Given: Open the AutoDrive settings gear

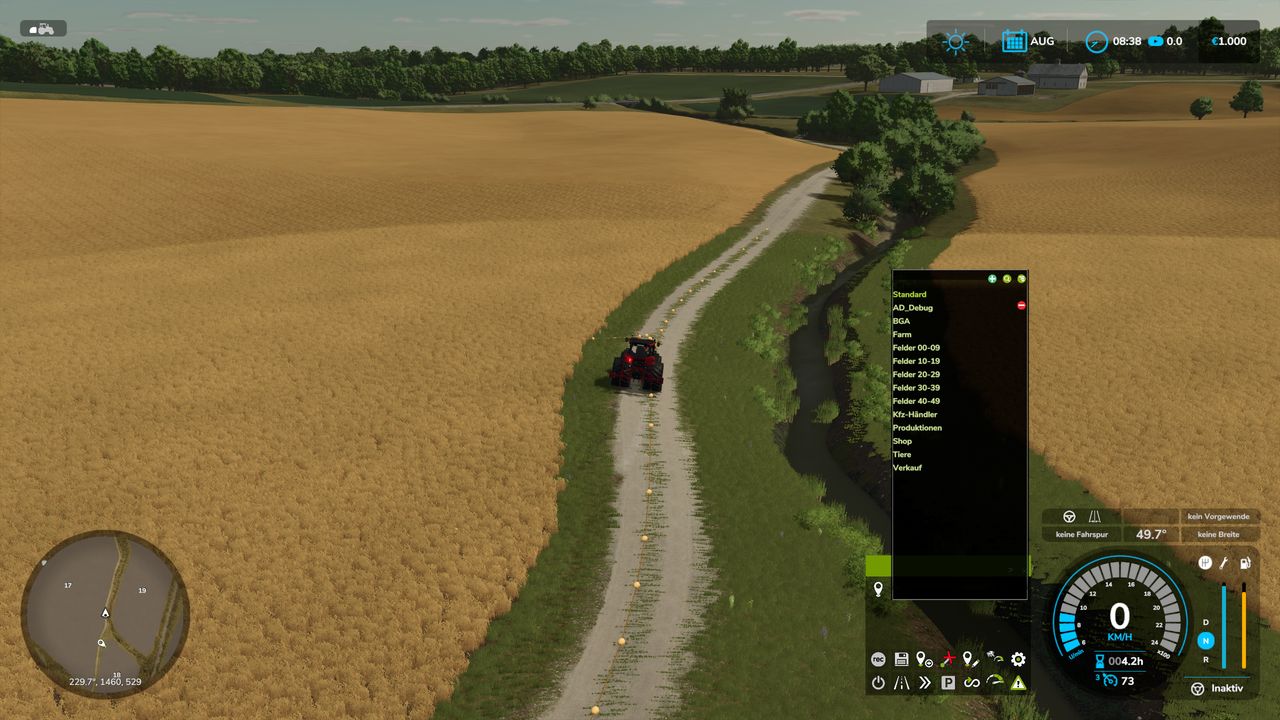Looking at the screenshot, I should click(x=1017, y=660).
